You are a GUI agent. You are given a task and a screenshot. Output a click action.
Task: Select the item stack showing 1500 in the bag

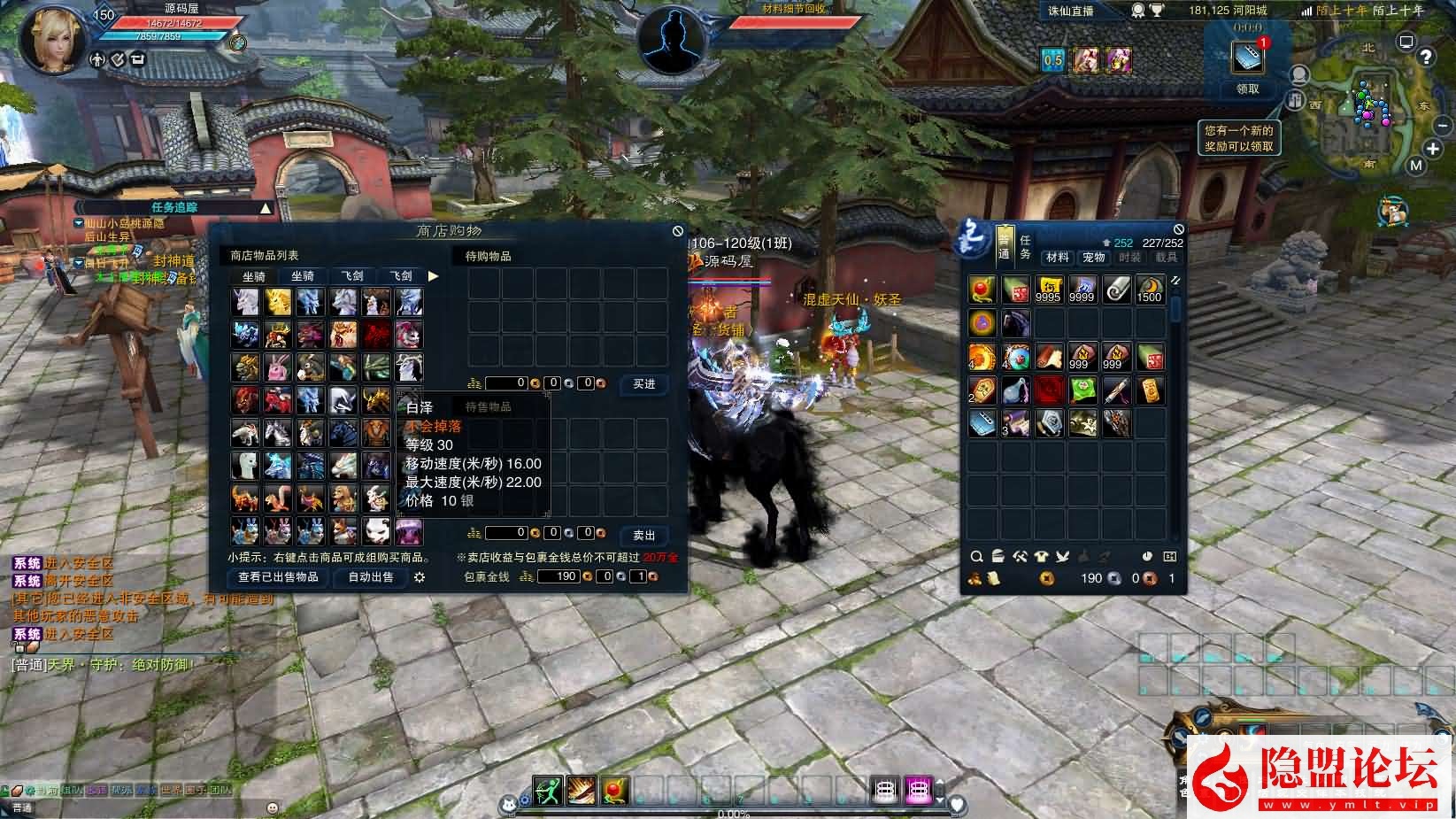click(x=1149, y=290)
